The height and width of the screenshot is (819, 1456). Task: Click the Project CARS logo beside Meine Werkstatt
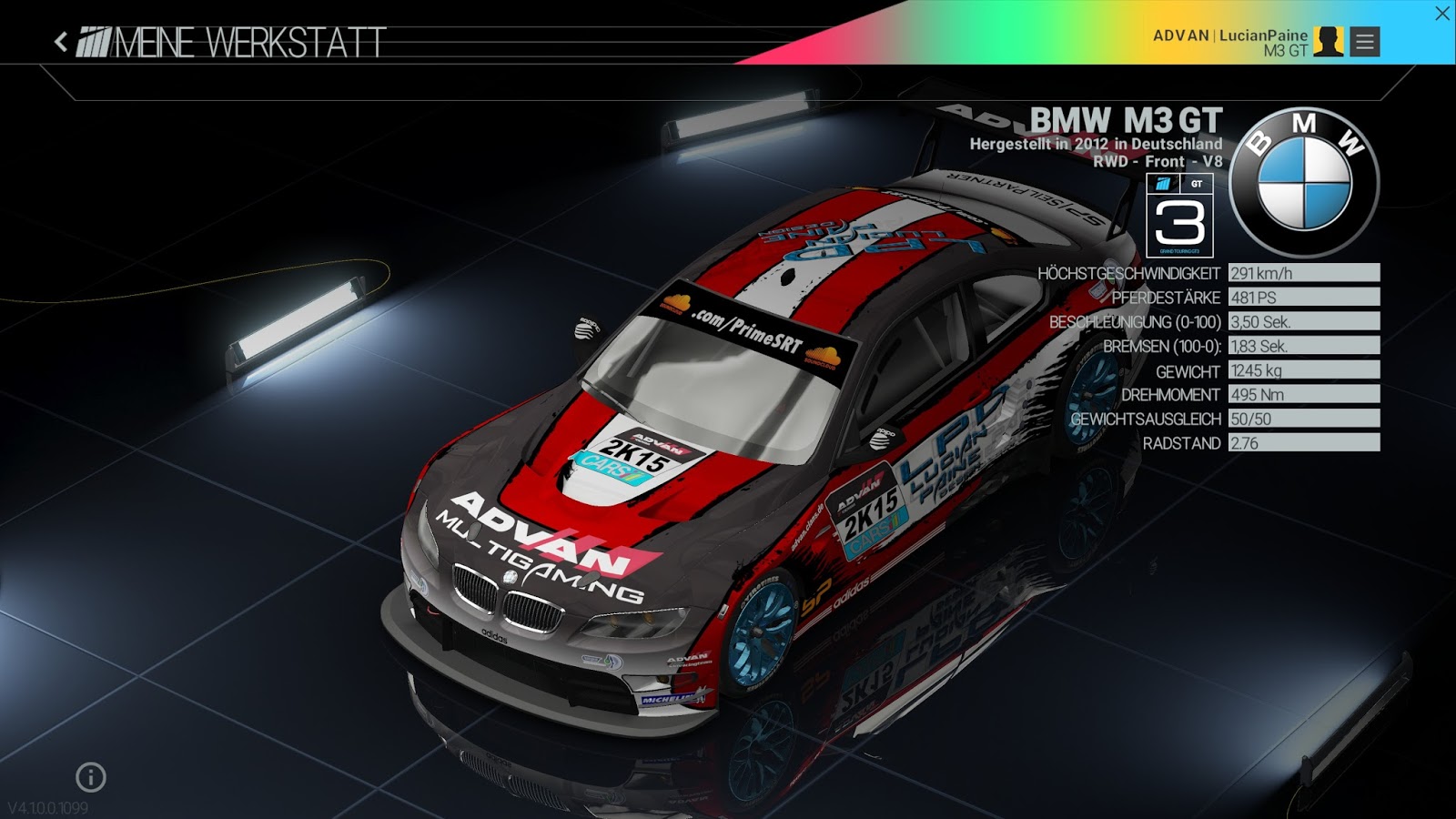(95, 41)
